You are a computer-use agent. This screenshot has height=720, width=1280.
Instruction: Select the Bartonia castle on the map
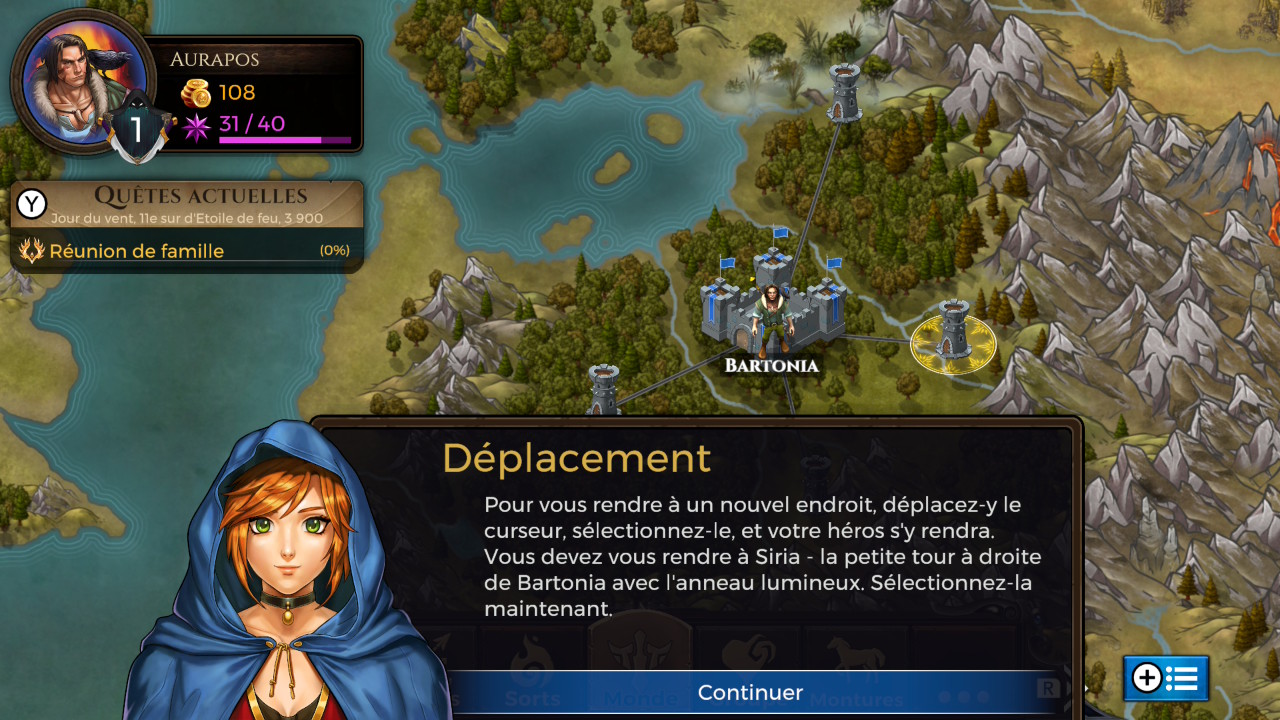(771, 306)
